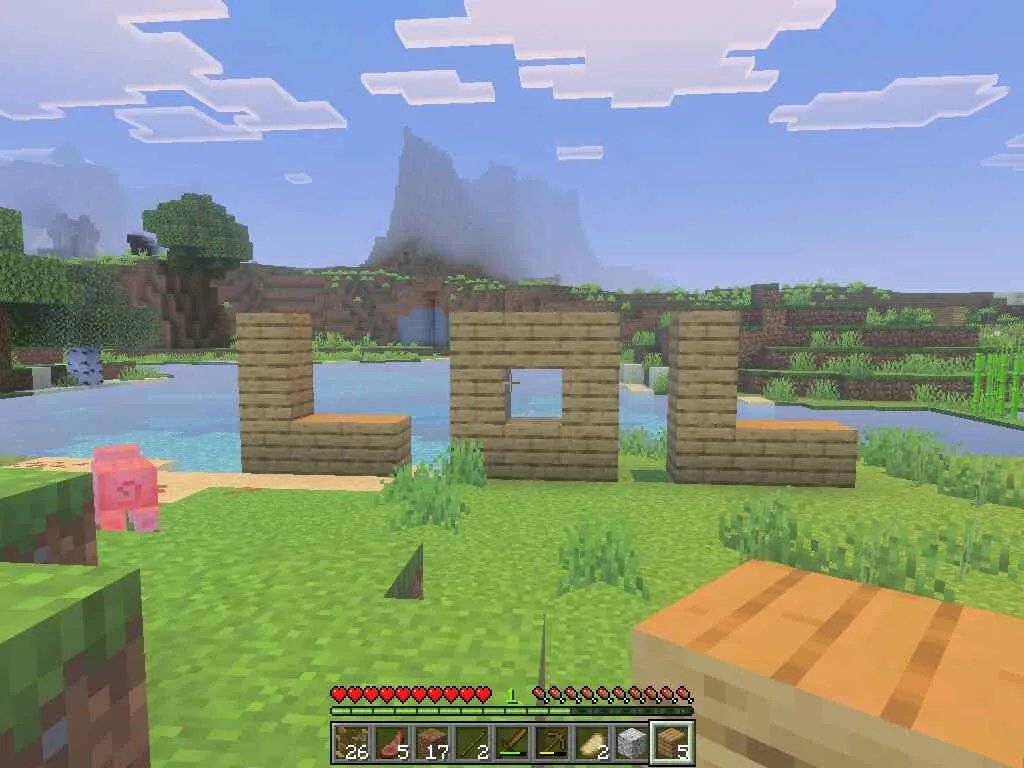
Task: Equip the wooden sword from the hotbar
Action: 511,743
